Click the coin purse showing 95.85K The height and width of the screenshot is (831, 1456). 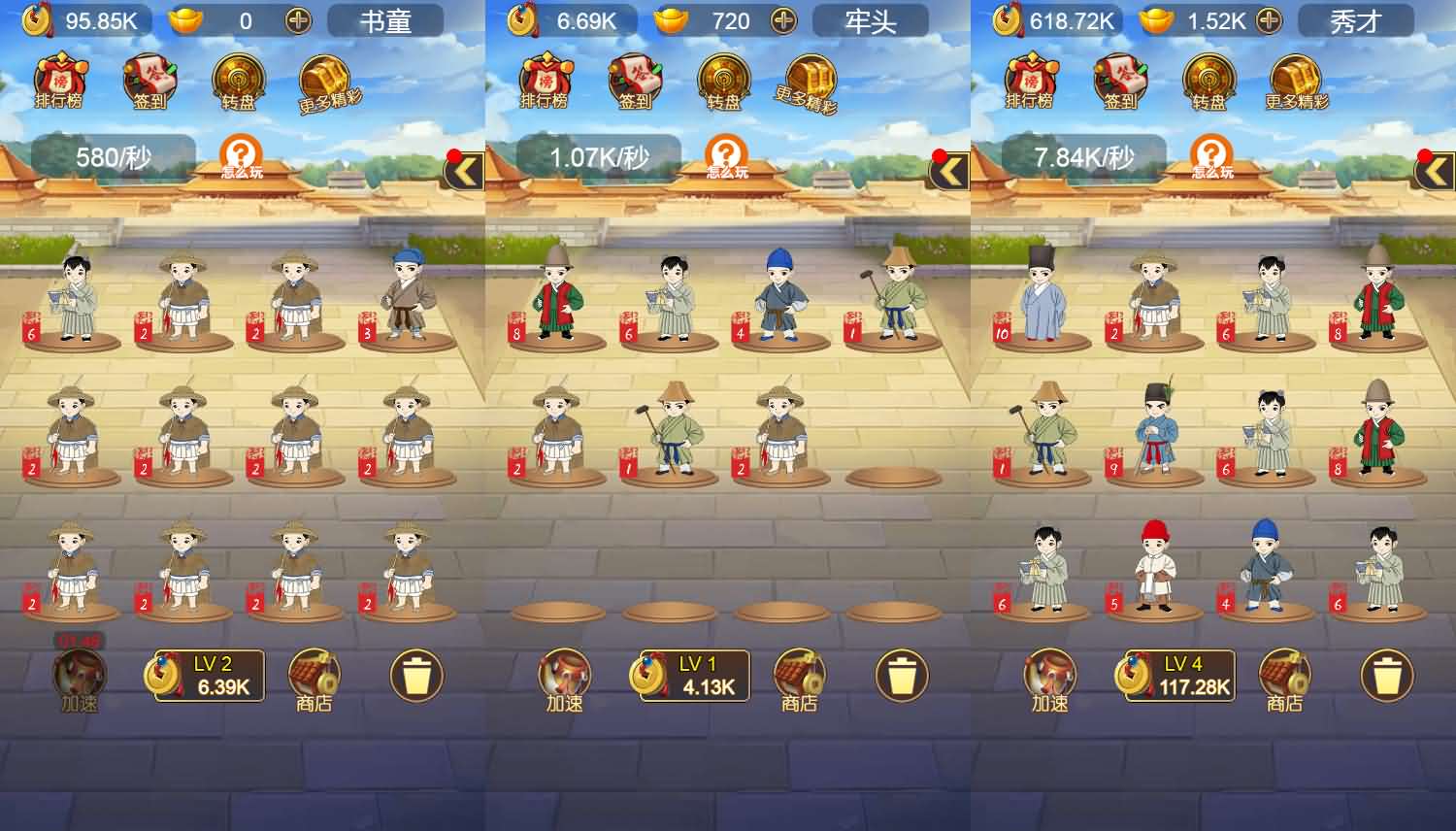coord(68,17)
